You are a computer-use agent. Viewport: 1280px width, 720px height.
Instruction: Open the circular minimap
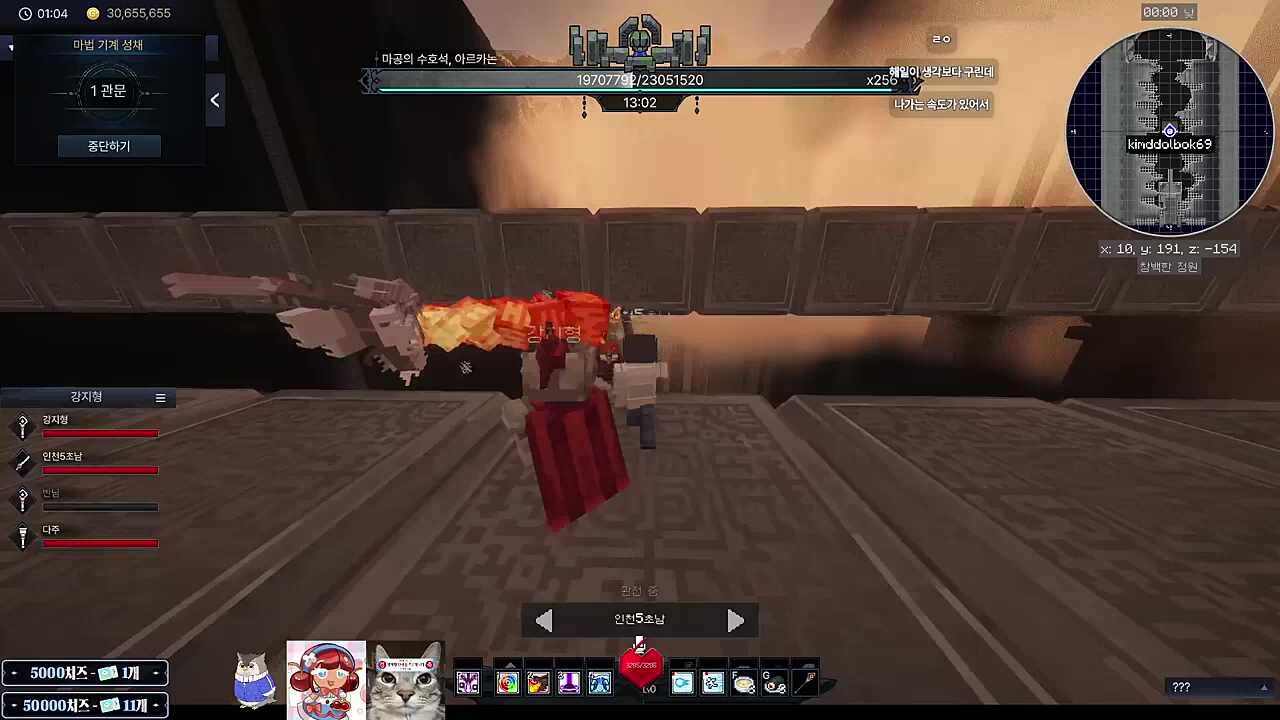(1169, 132)
